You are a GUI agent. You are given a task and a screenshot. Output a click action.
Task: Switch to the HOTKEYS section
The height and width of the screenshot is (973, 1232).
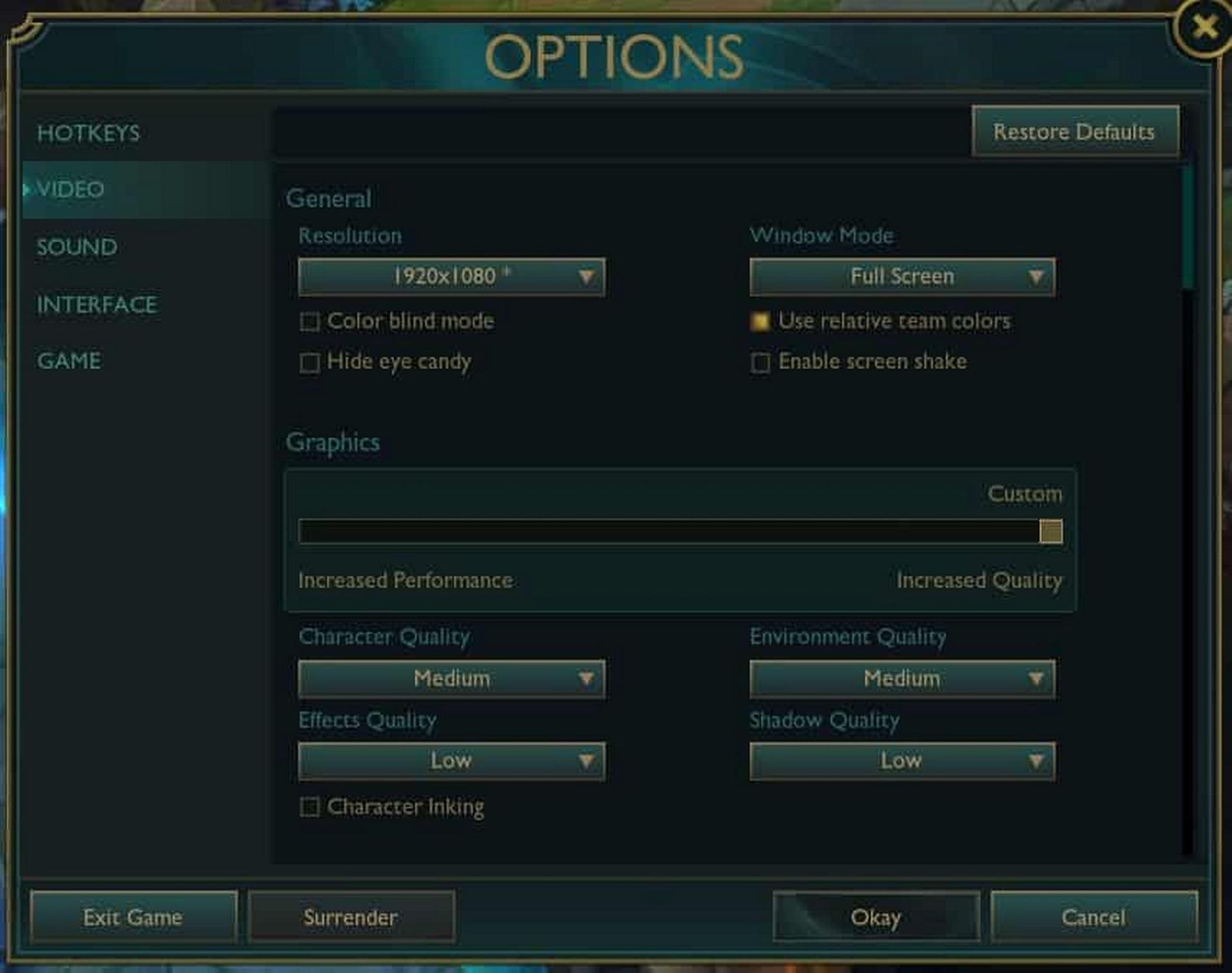pyautogui.click(x=89, y=134)
